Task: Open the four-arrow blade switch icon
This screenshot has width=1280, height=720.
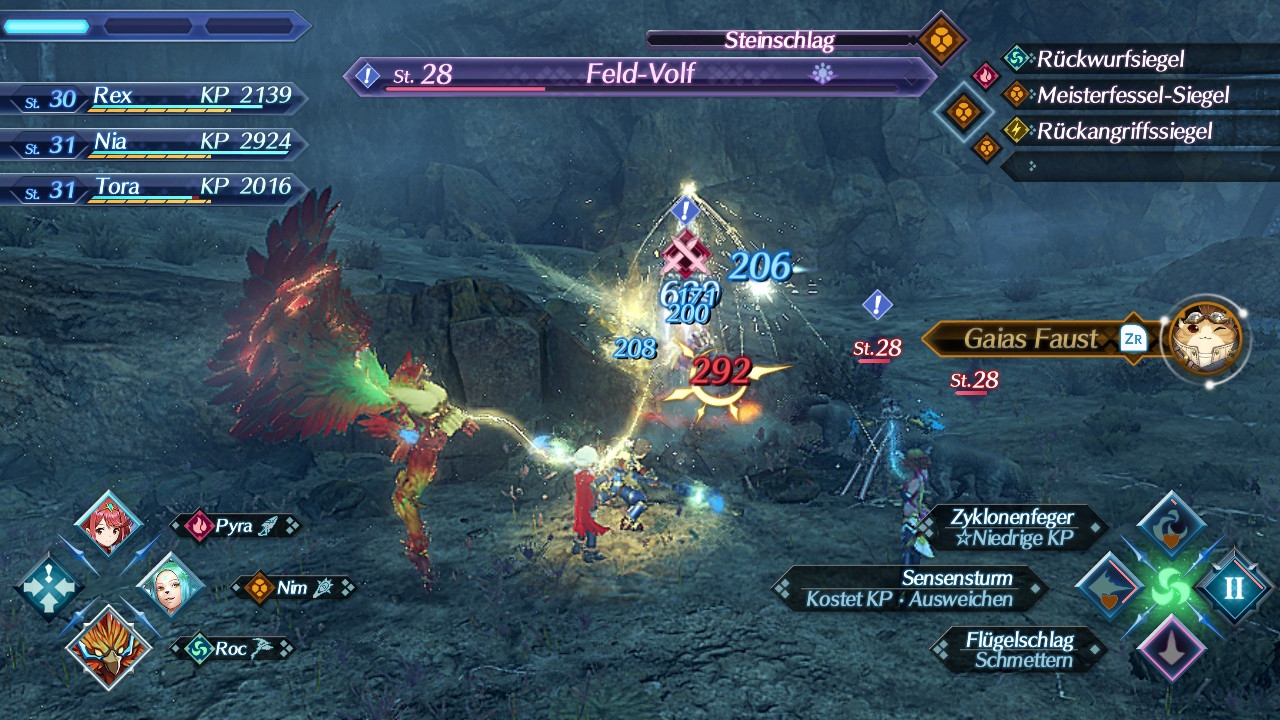Action: coord(47,587)
